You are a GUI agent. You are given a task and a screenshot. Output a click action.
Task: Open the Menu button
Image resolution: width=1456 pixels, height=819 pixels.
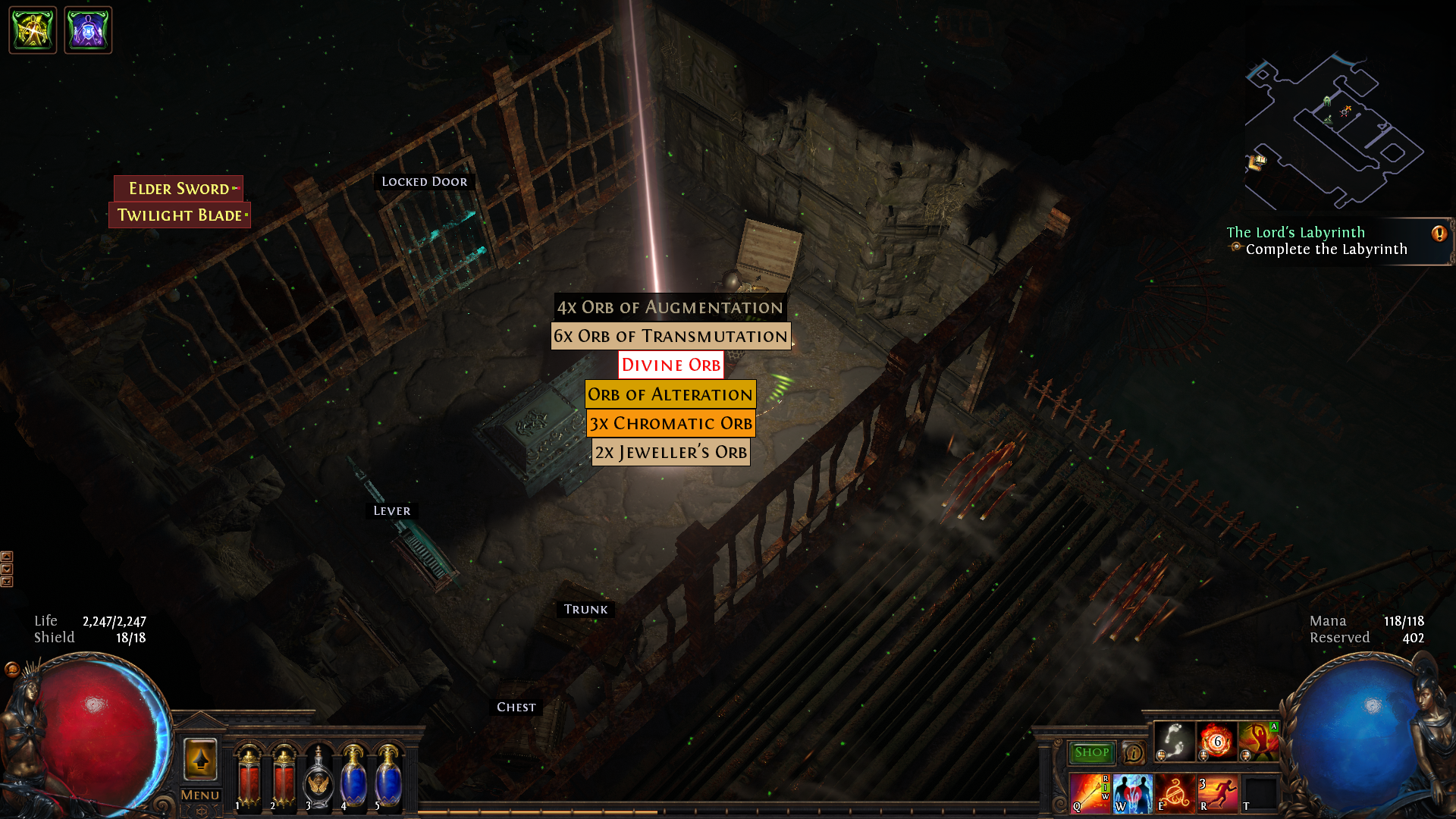[200, 795]
